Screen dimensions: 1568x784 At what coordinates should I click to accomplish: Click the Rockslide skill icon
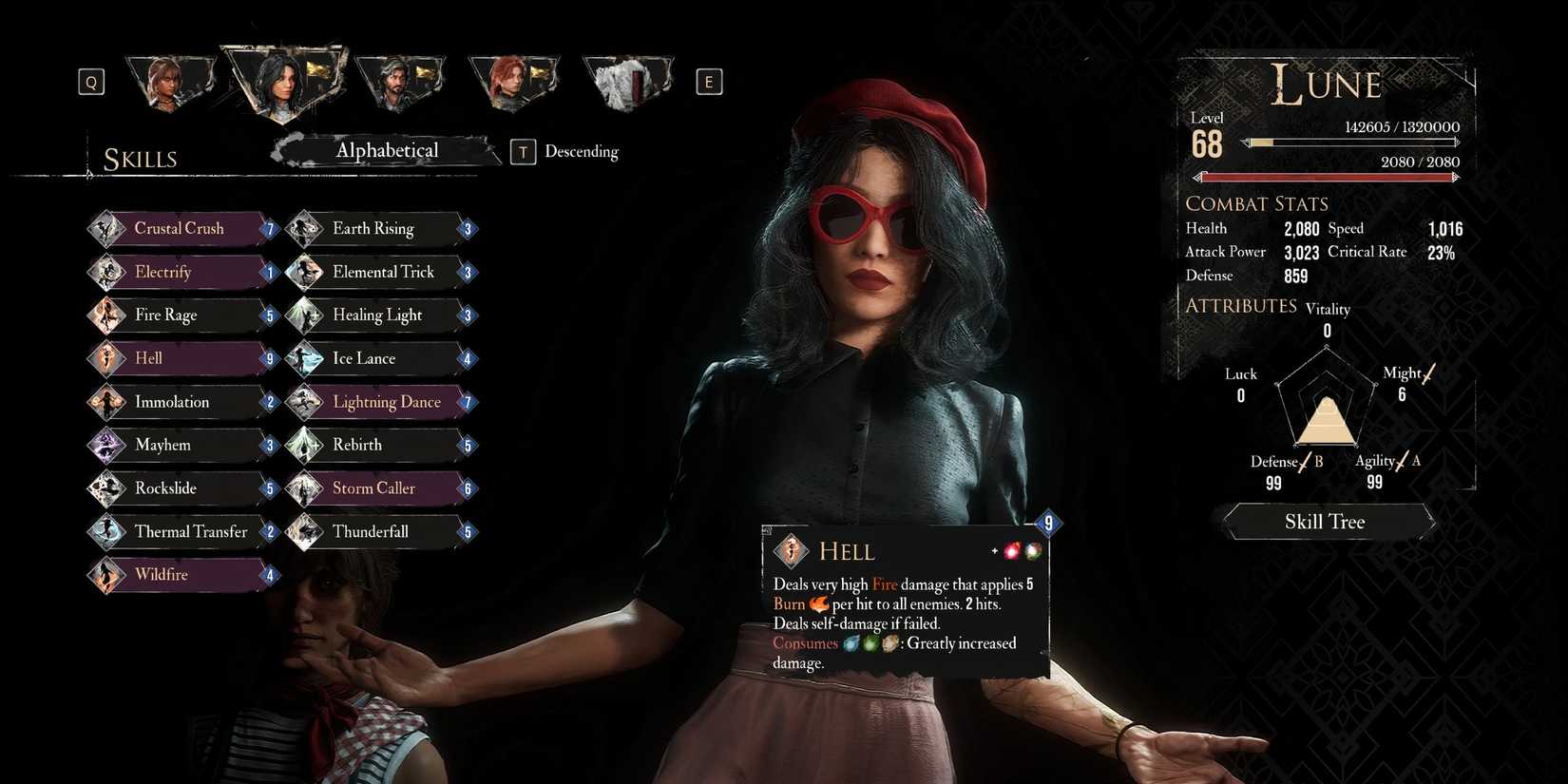coord(107,488)
